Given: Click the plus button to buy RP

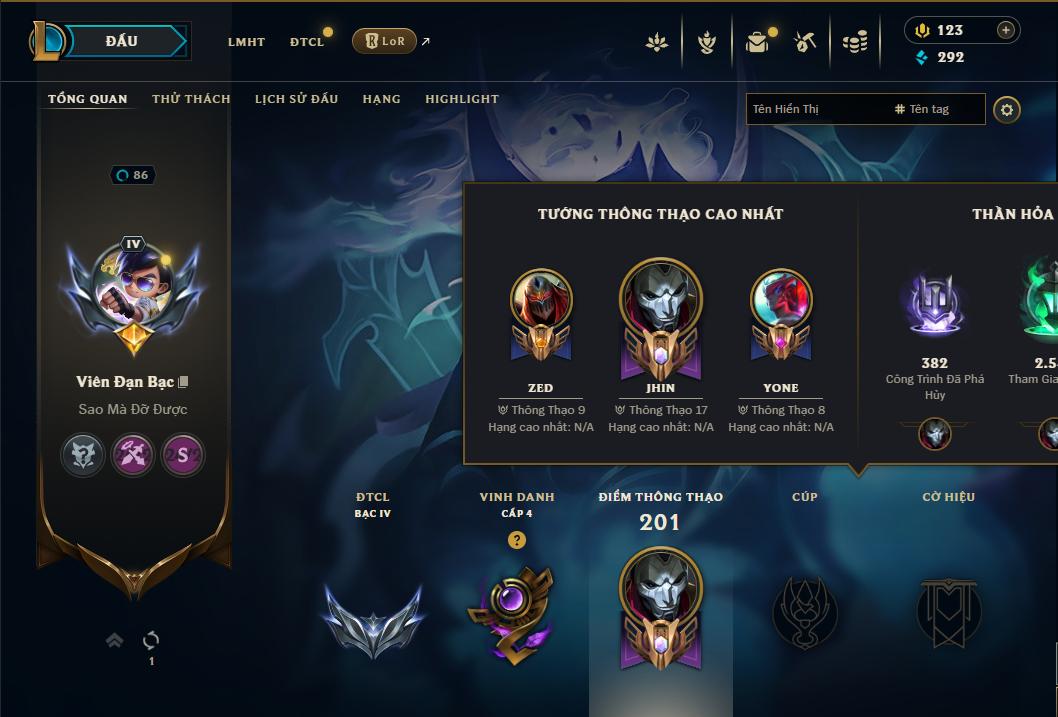Looking at the screenshot, I should click(x=1006, y=30).
